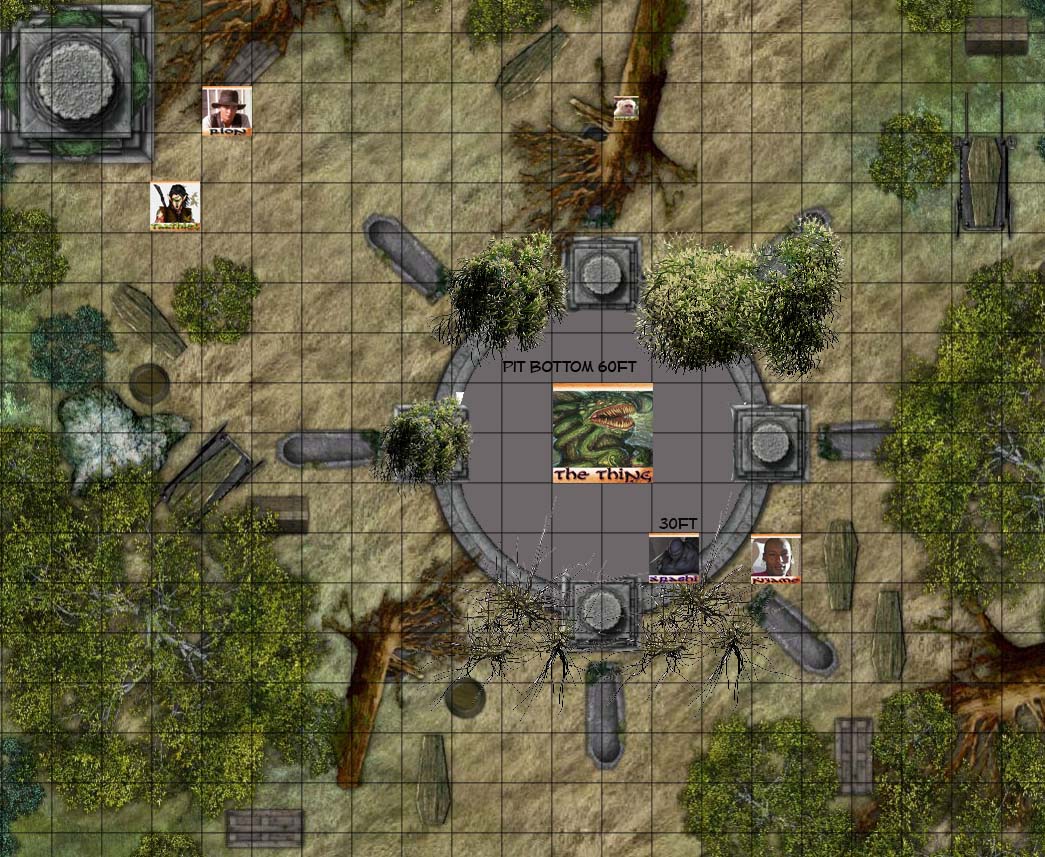Select the Bion token with the fedora portrait

point(227,110)
